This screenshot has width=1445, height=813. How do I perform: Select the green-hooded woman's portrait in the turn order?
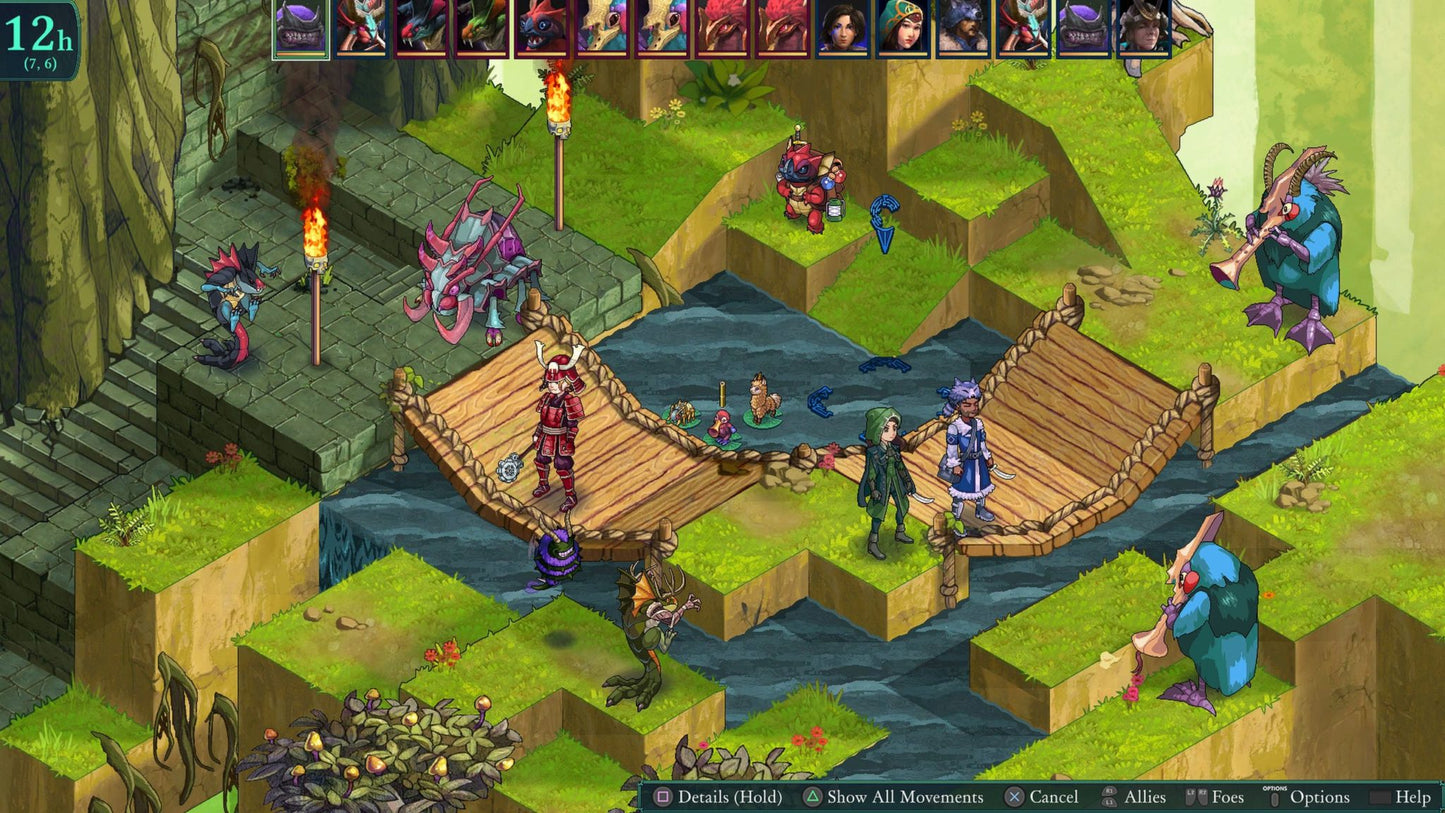[x=905, y=30]
